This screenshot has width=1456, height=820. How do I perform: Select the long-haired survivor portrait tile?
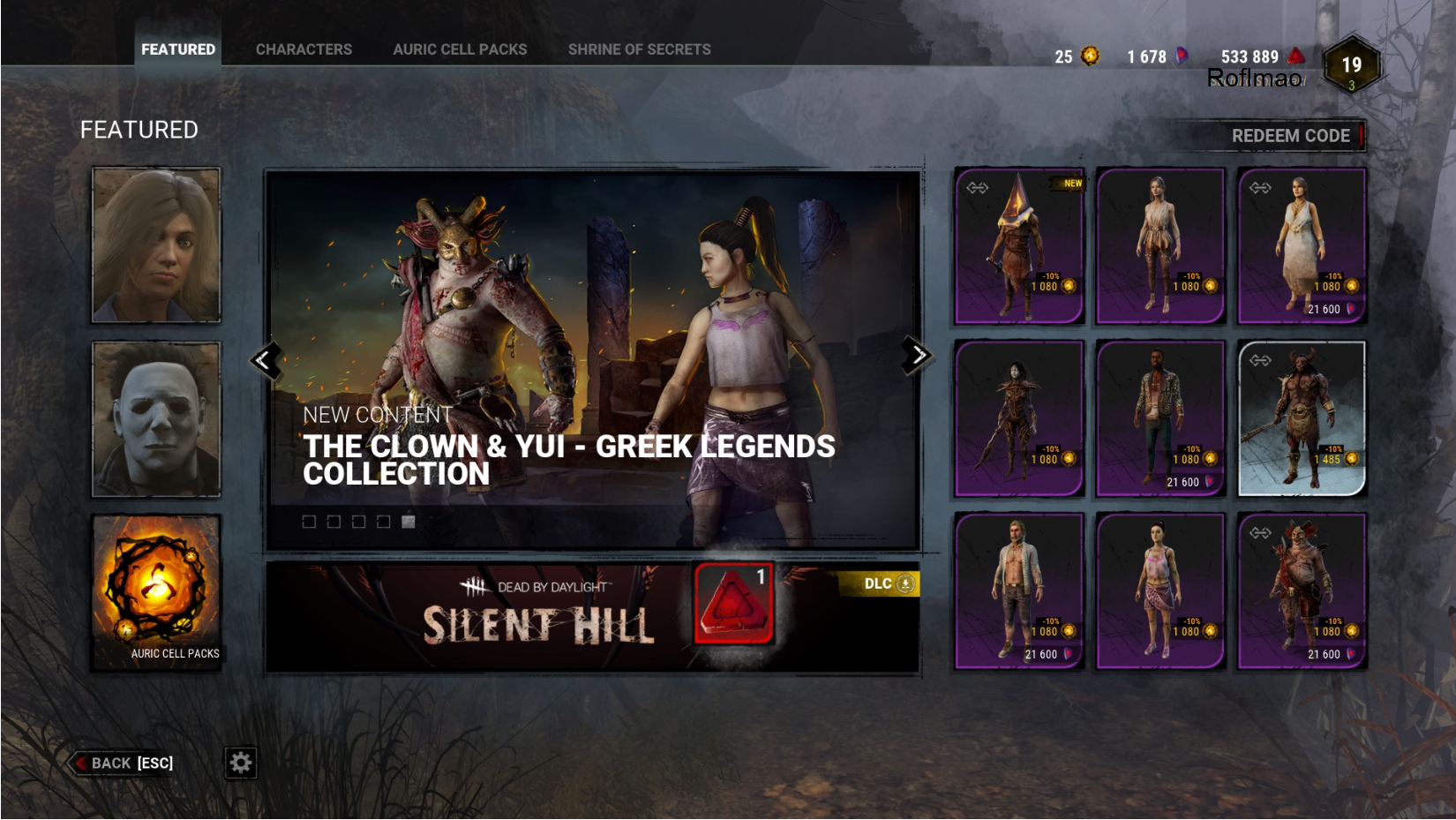coord(156,244)
